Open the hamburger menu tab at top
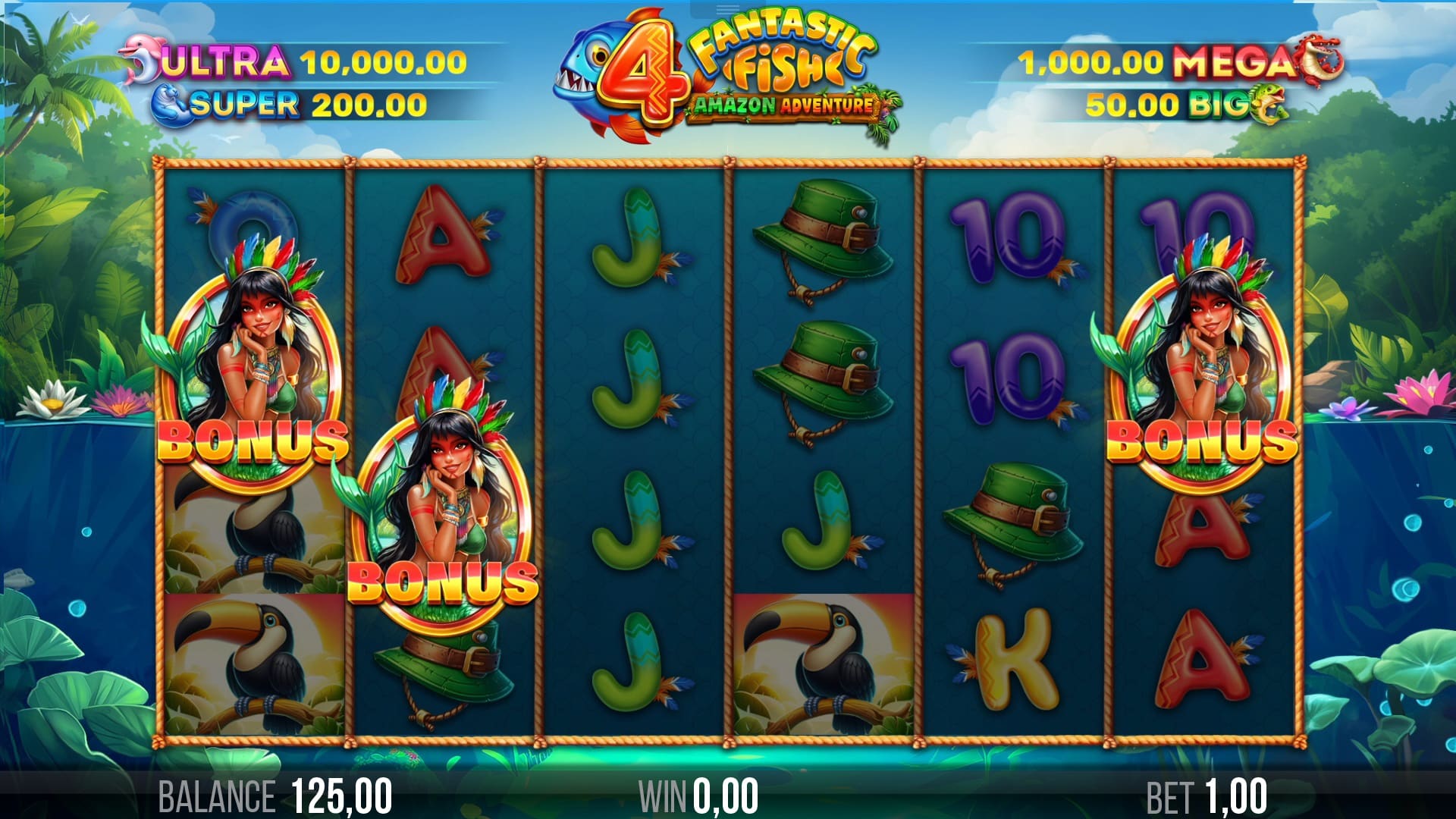The image size is (1456, 819). pyautogui.click(x=727, y=9)
